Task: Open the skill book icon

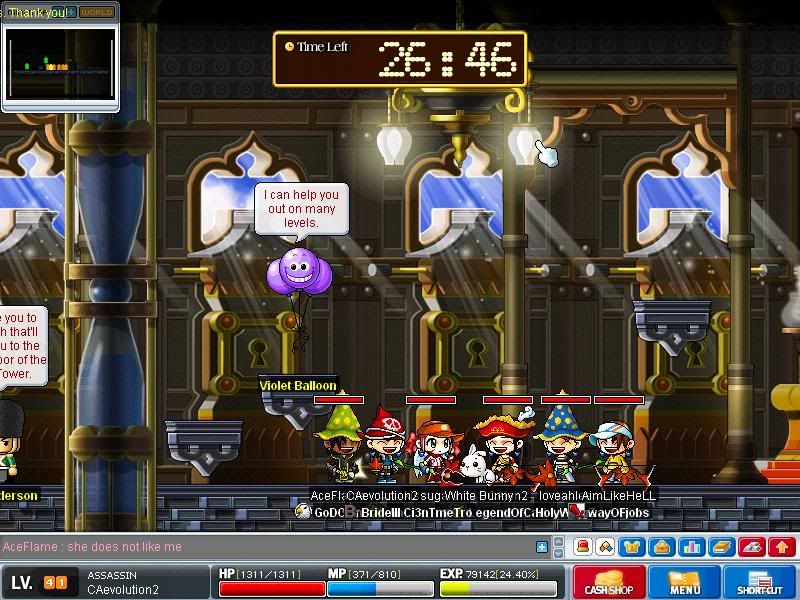Action: [722, 547]
